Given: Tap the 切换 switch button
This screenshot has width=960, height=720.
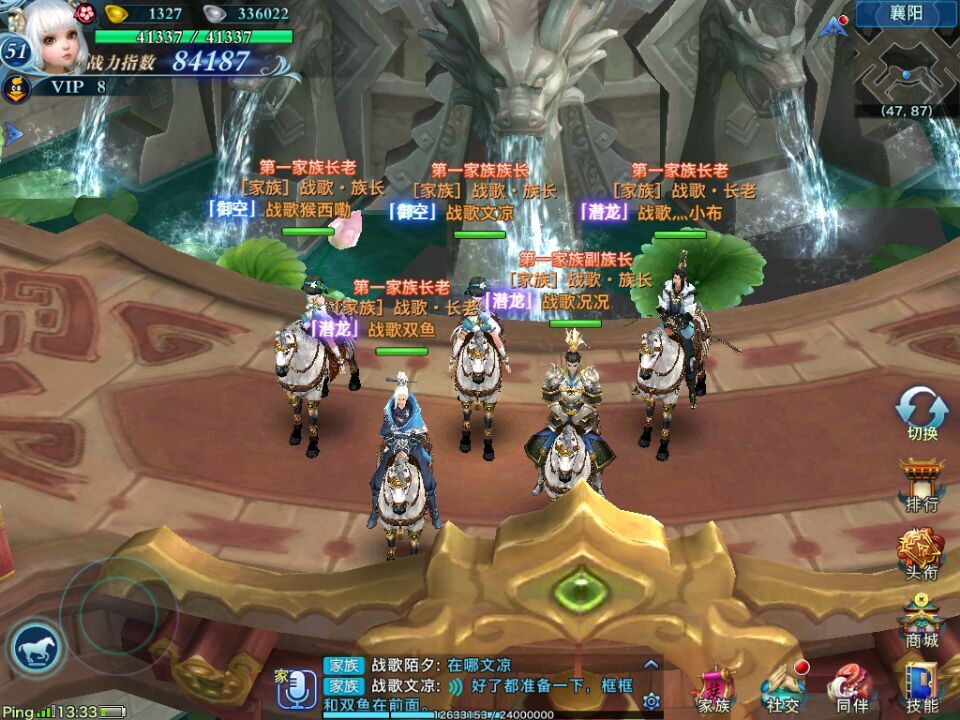Looking at the screenshot, I should (921, 411).
